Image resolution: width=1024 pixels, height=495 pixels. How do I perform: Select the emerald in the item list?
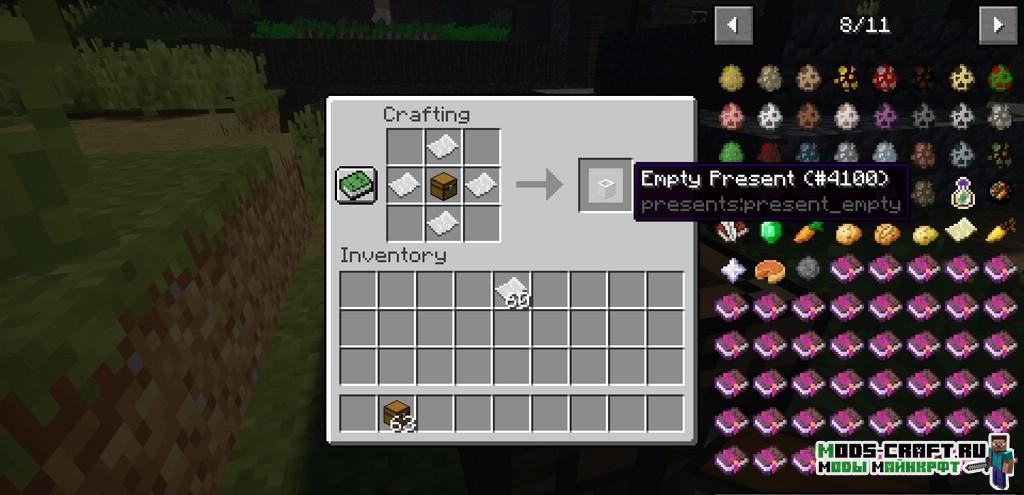pos(770,232)
